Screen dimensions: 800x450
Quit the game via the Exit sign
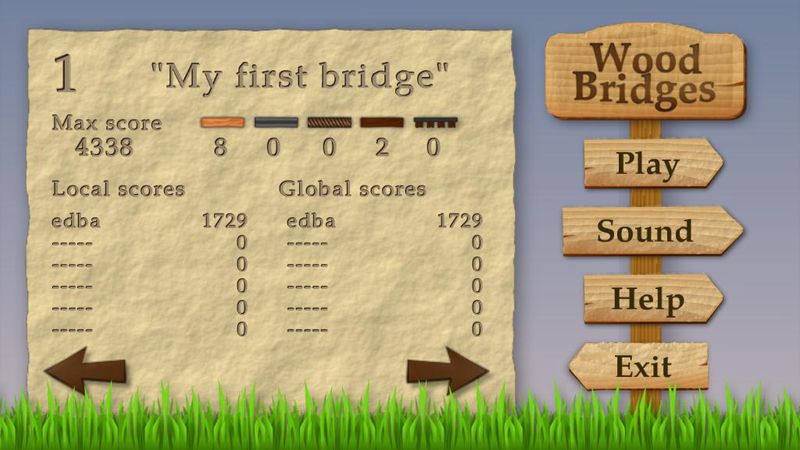click(643, 366)
